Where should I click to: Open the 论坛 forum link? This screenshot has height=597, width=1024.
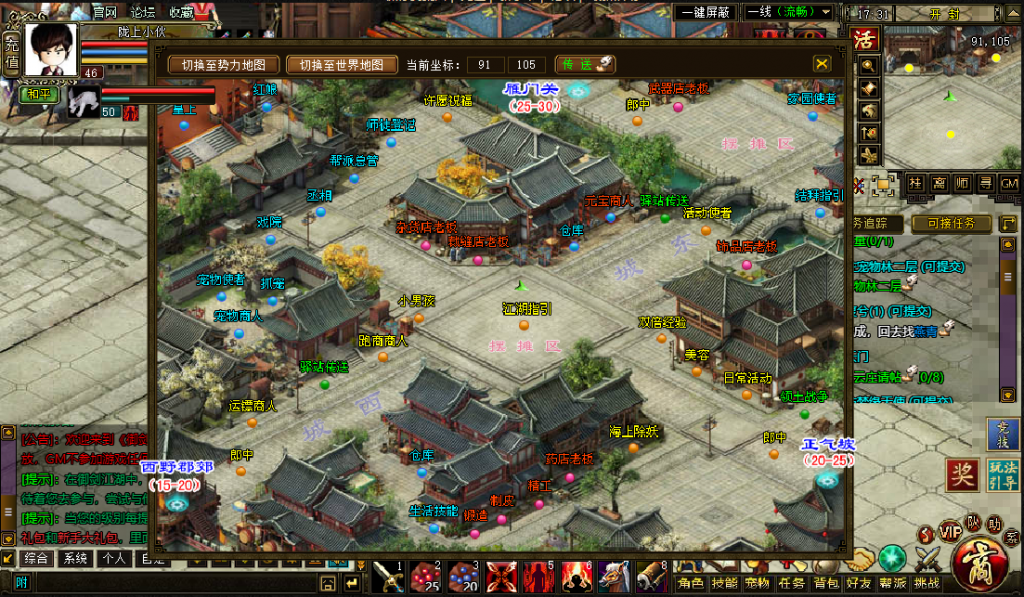143,12
